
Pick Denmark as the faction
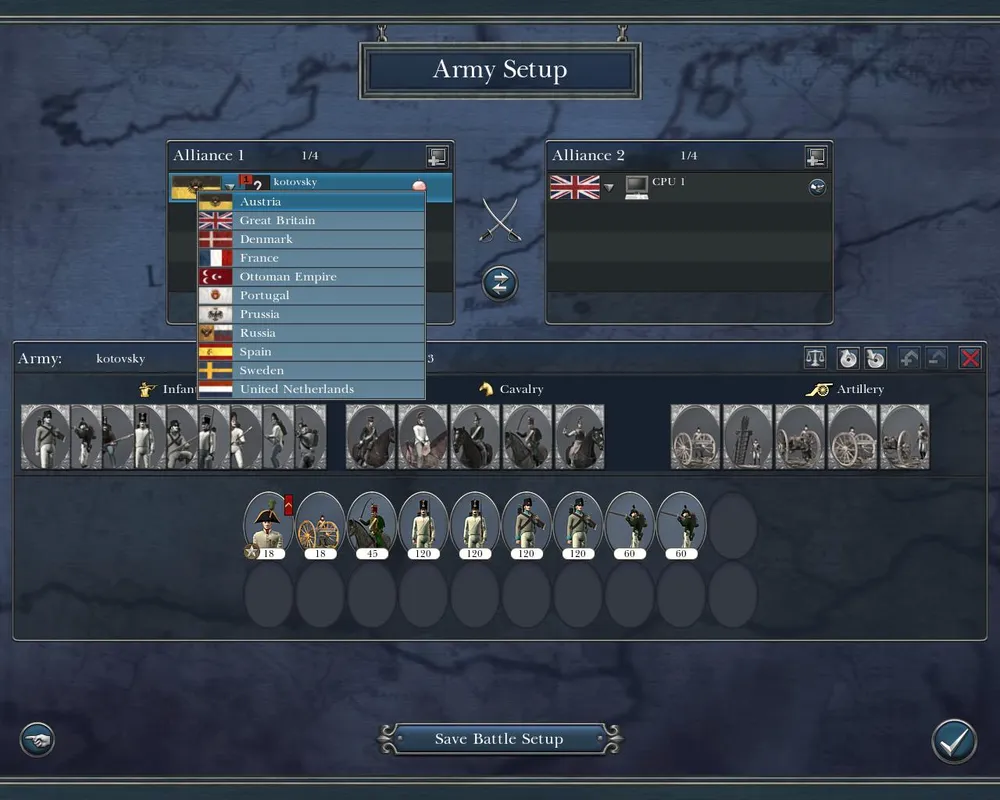point(310,240)
